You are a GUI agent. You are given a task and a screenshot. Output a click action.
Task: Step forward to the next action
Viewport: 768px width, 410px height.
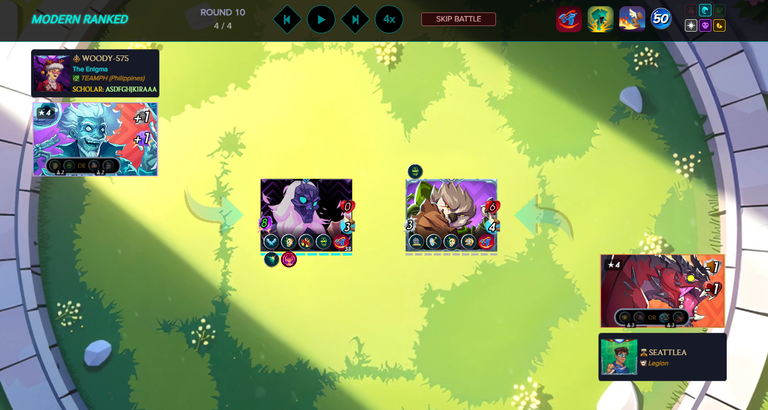click(x=355, y=19)
